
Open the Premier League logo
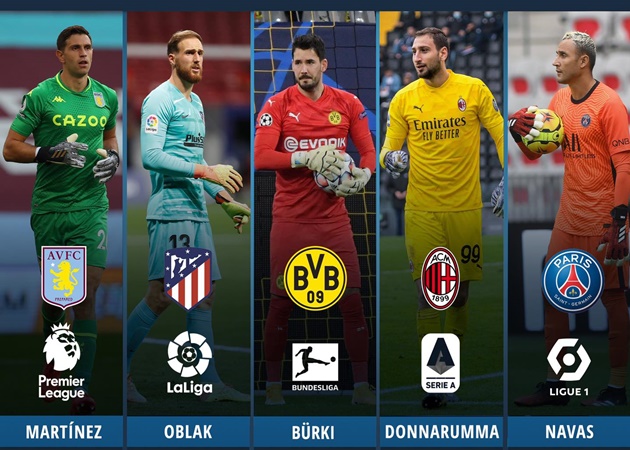(62, 361)
